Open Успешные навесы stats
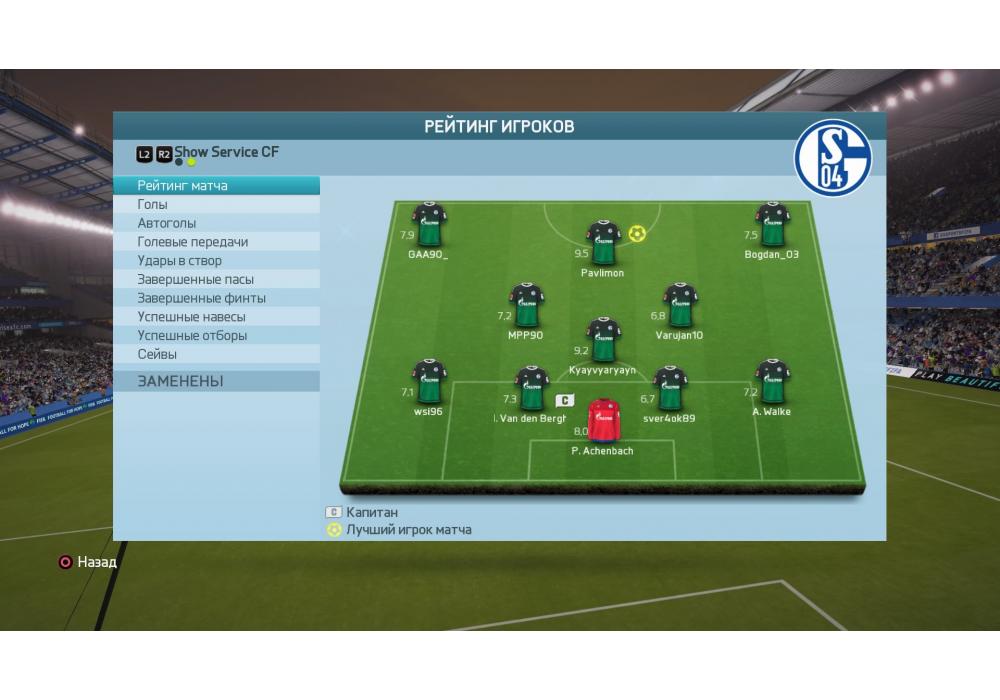This screenshot has width=1000, height=700. pyautogui.click(x=216, y=317)
